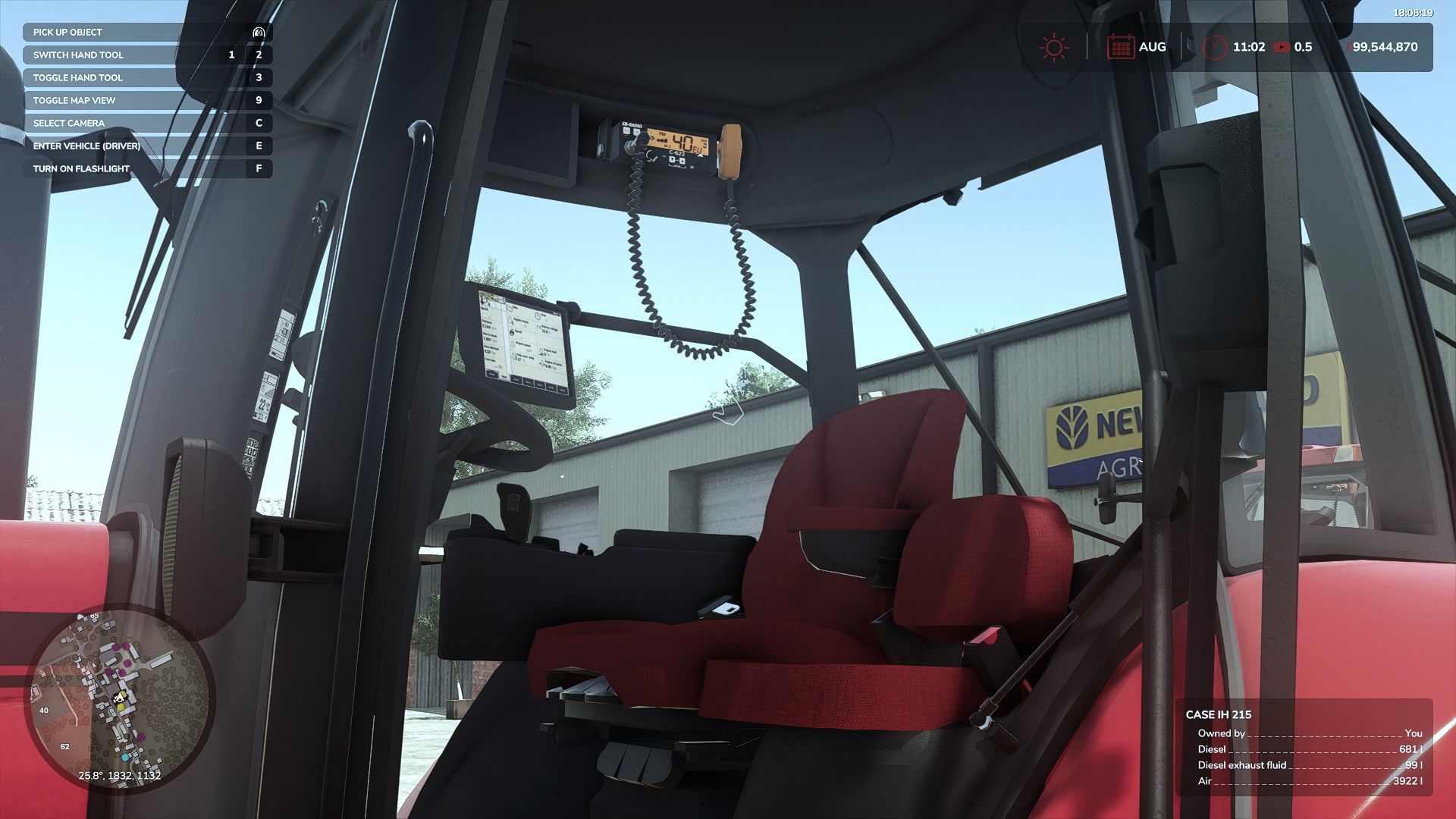1456x819 pixels.
Task: Click the red clock icon
Action: point(1217,46)
